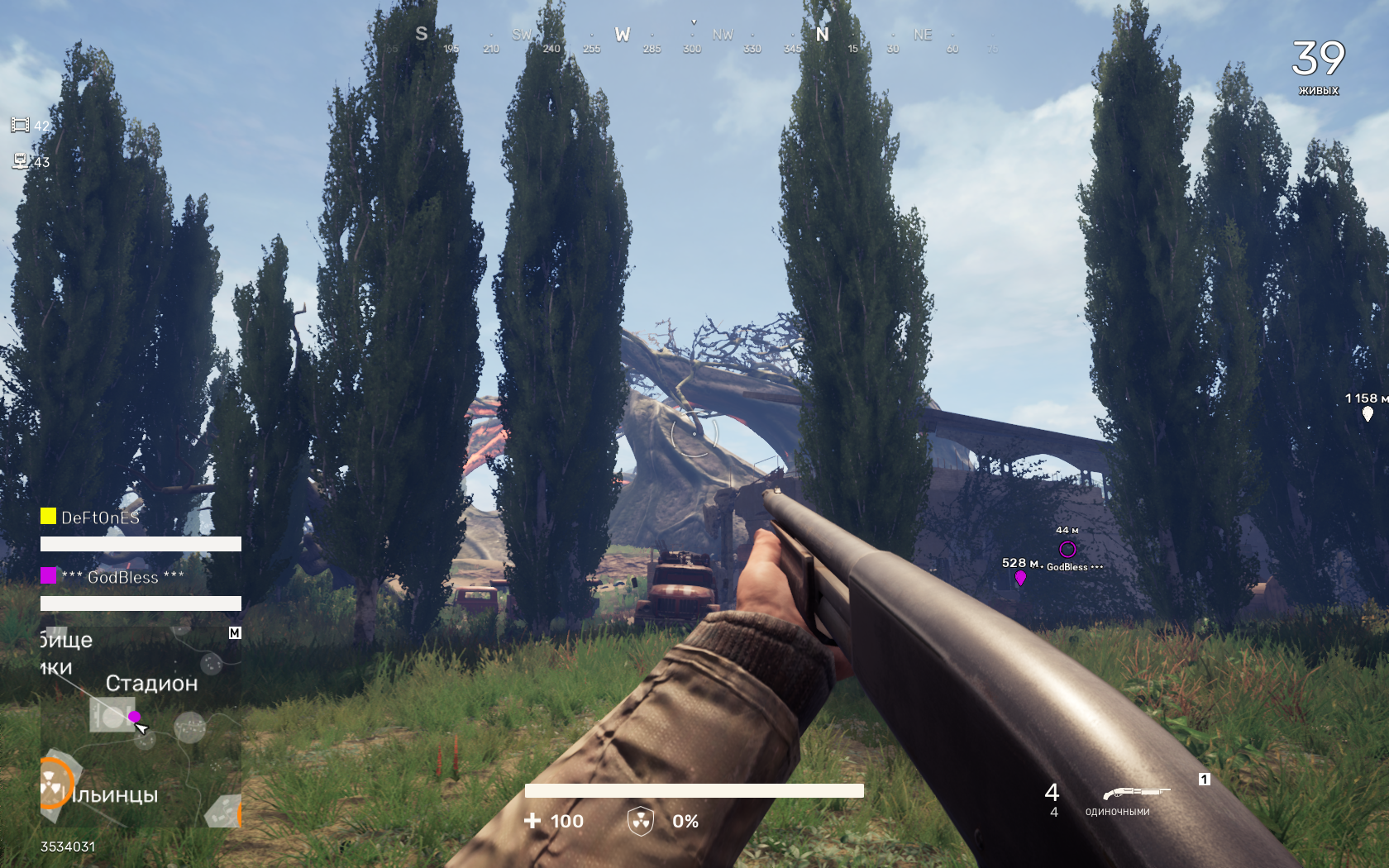This screenshot has width=1389, height=868.
Task: Select teammate *** GodBless *** in the squad list
Action: 122,577
